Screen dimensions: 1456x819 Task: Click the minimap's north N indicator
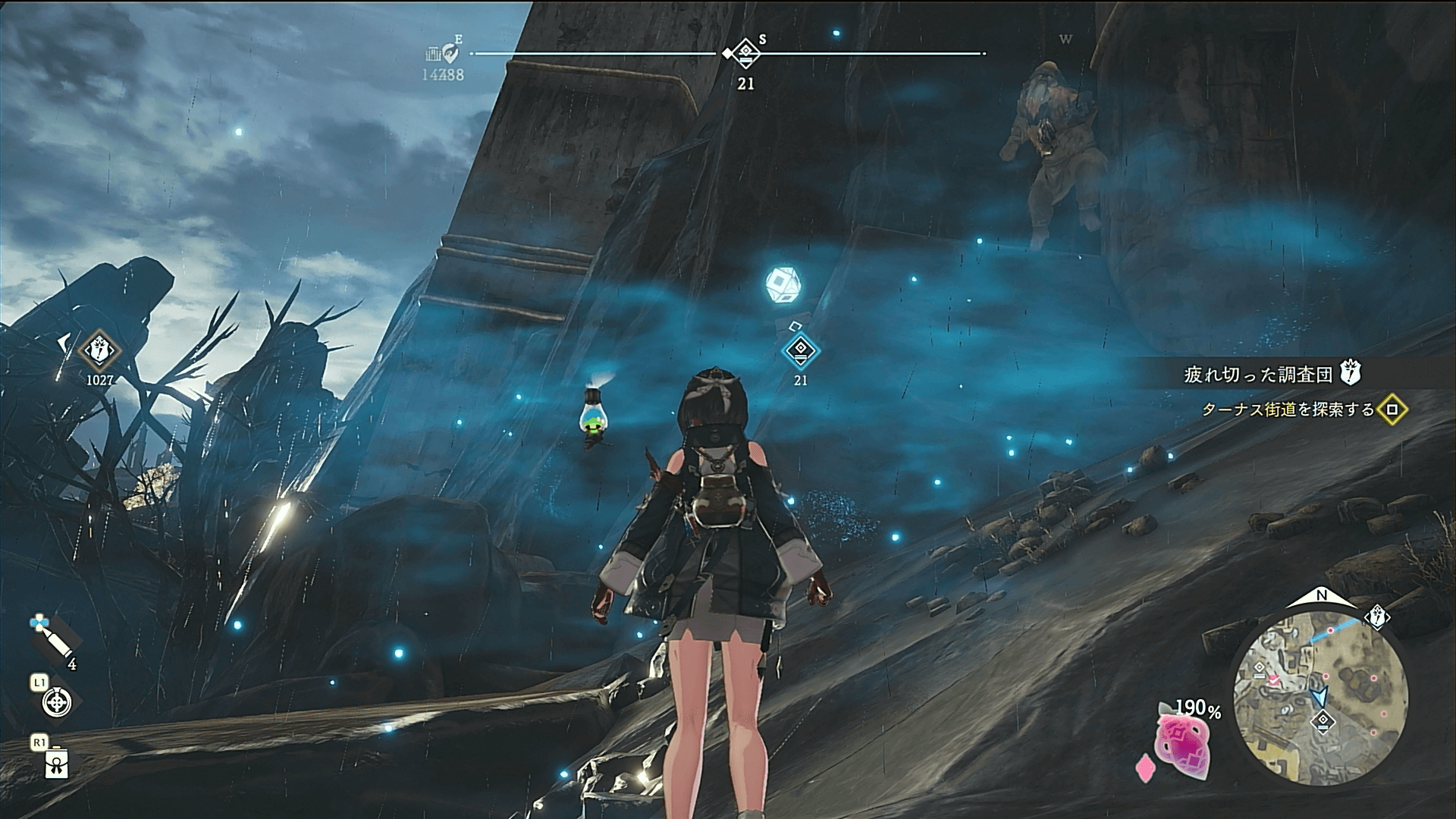coord(1321,596)
